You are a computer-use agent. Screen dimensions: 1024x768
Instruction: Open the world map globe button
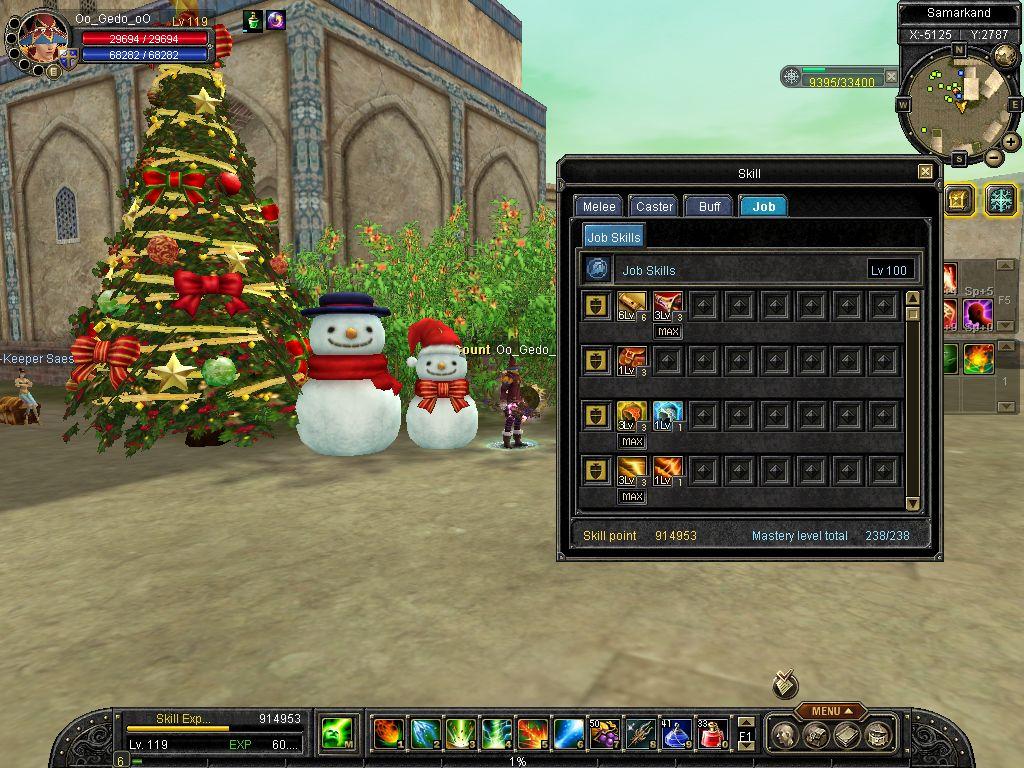tap(1005, 55)
